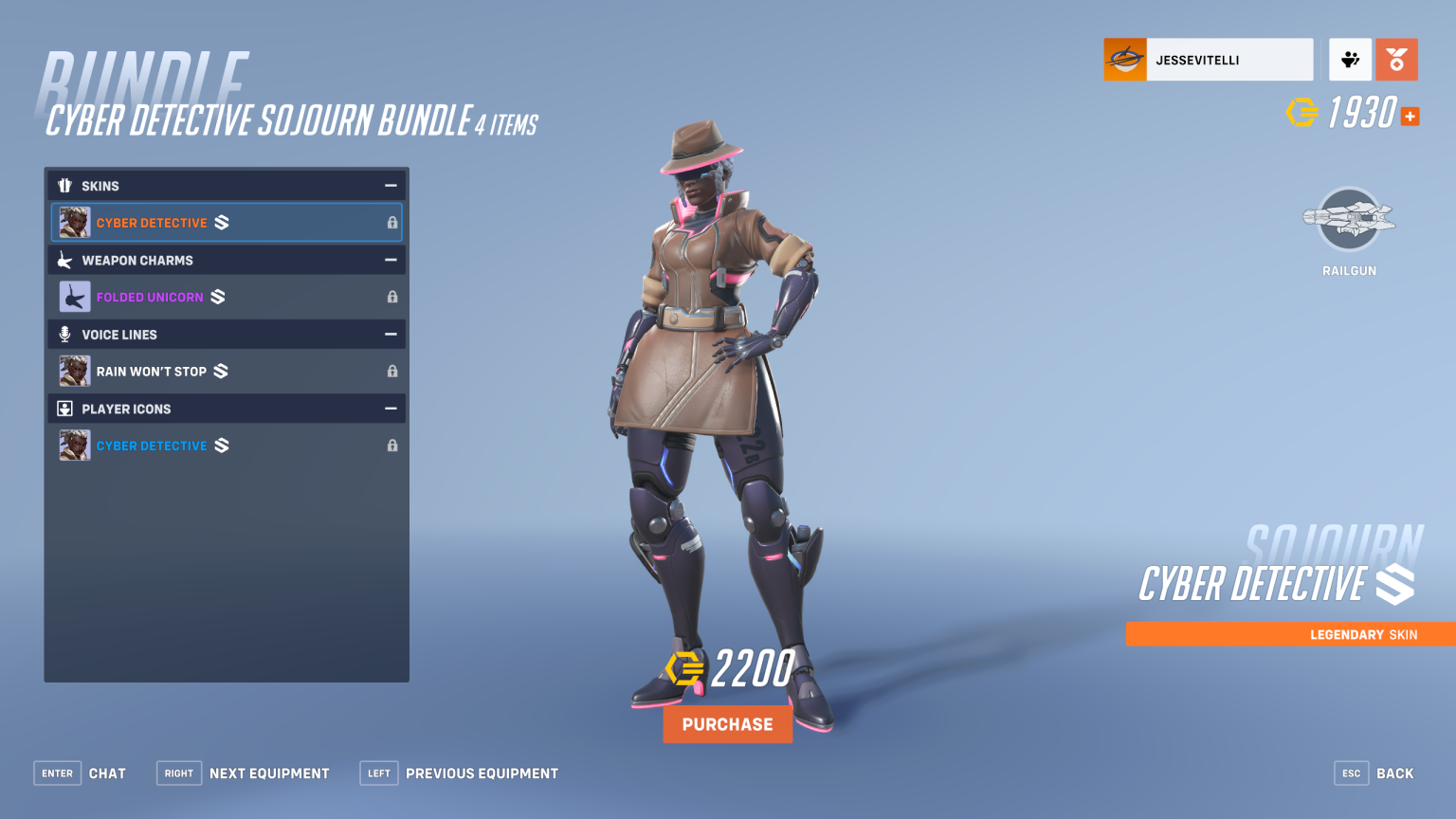This screenshot has width=1456, height=819.
Task: Click the Purchase button for 2200 coins
Action: [x=727, y=723]
